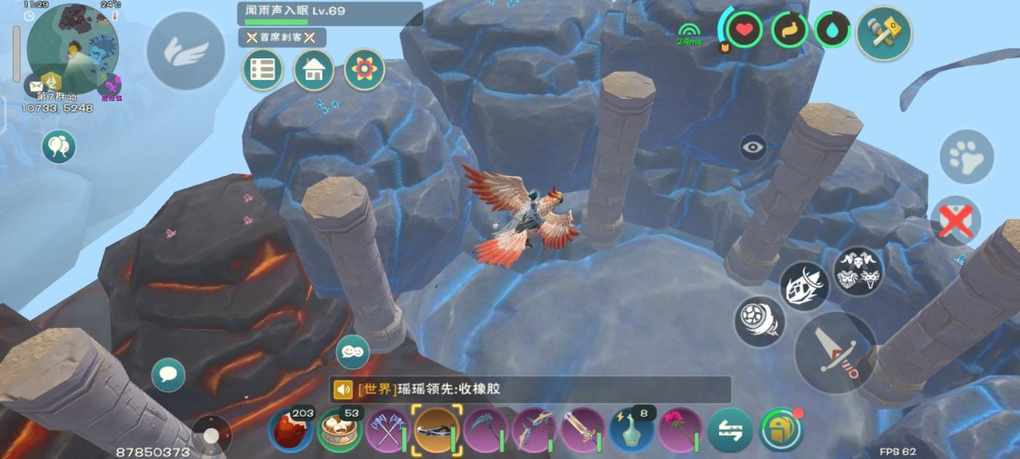Open the backpack inventory button

tap(781, 430)
